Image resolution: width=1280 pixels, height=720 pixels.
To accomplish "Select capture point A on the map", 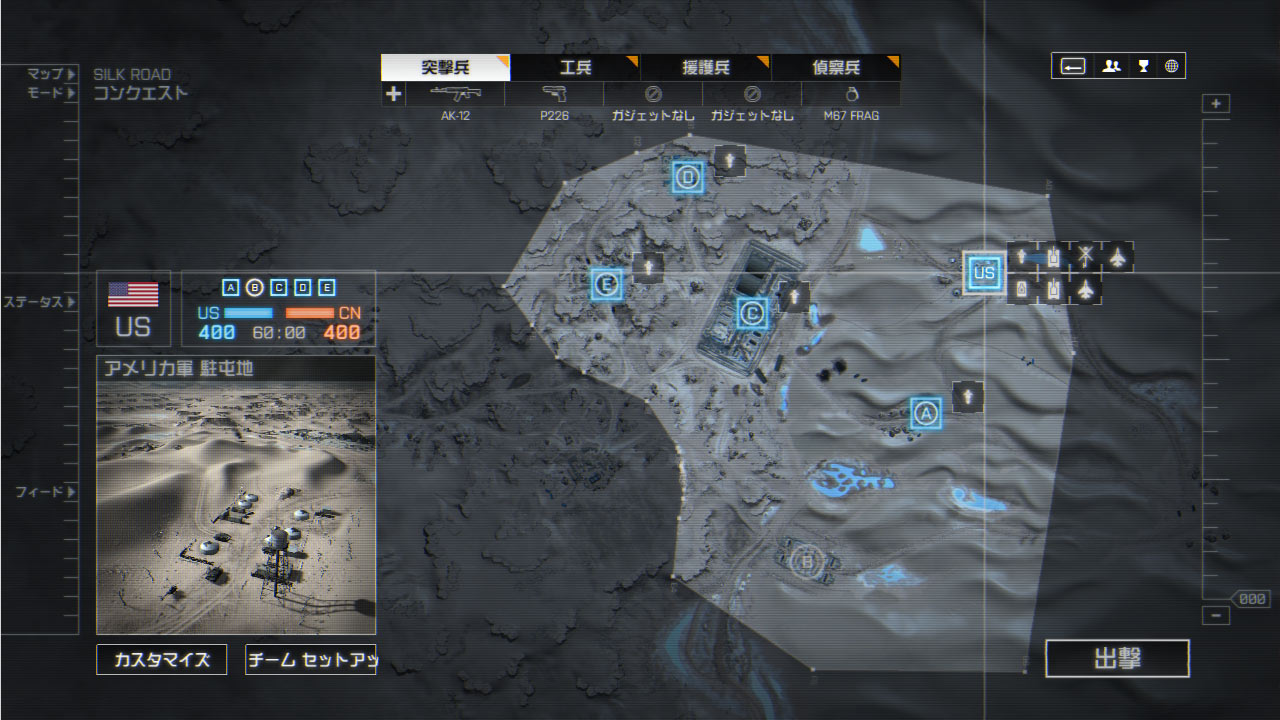I will (926, 412).
